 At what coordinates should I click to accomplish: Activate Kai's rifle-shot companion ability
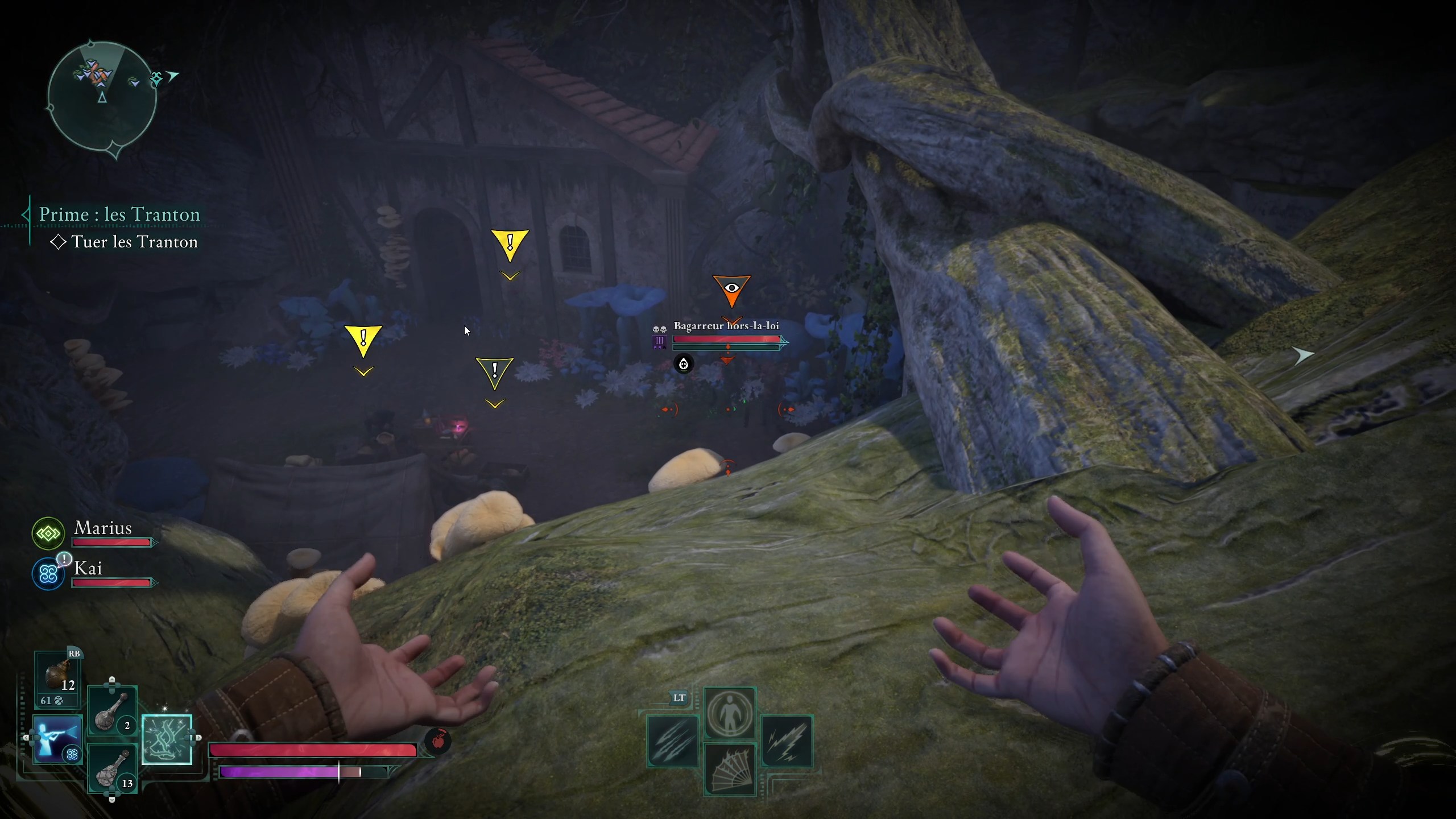pyautogui.click(x=57, y=739)
